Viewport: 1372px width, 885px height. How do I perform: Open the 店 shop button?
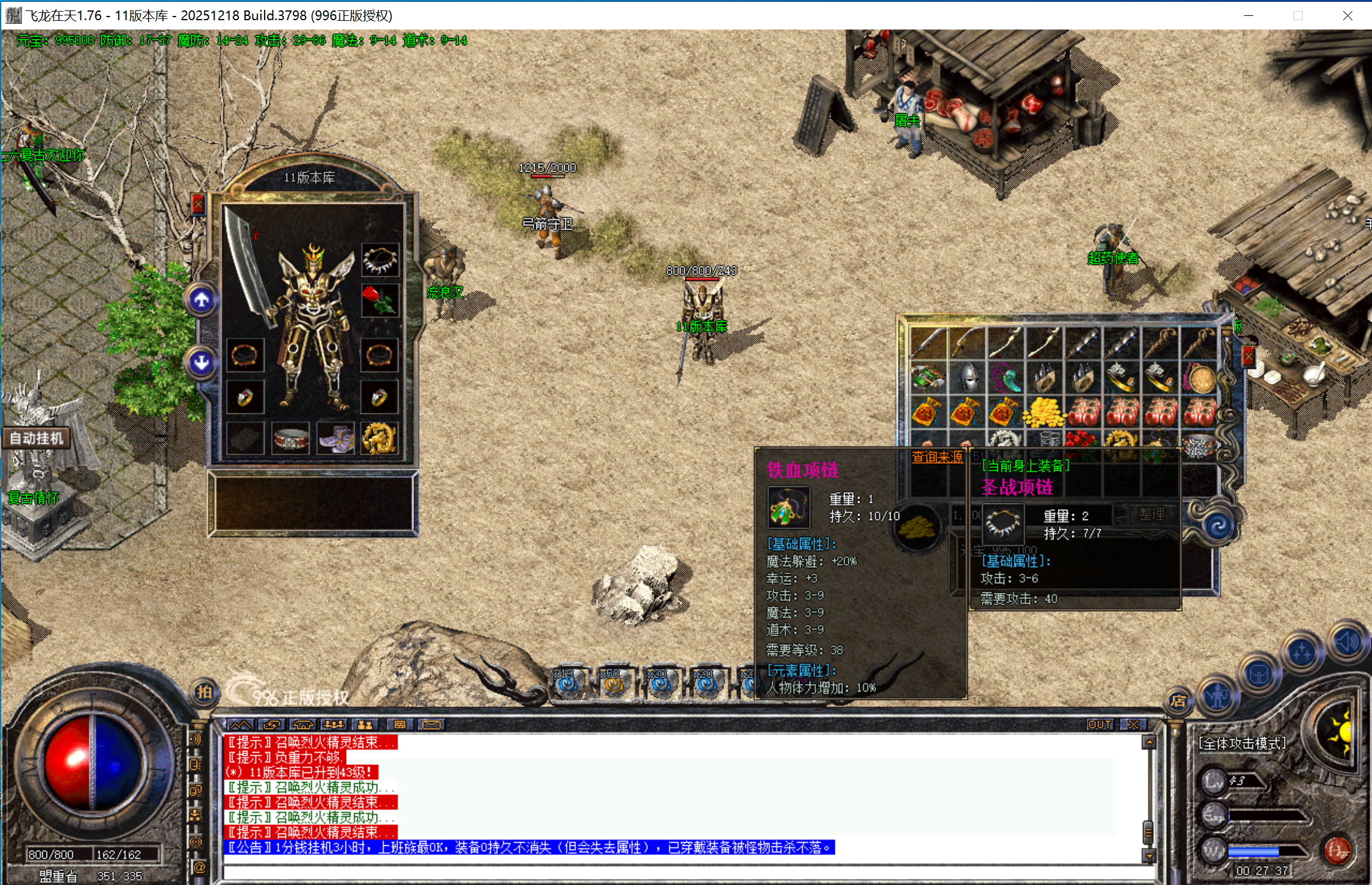pyautogui.click(x=1178, y=702)
